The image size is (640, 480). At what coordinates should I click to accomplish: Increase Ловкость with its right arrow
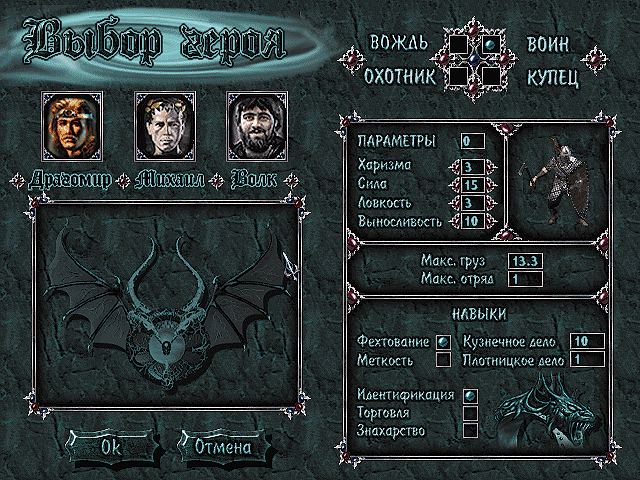[x=490, y=202]
